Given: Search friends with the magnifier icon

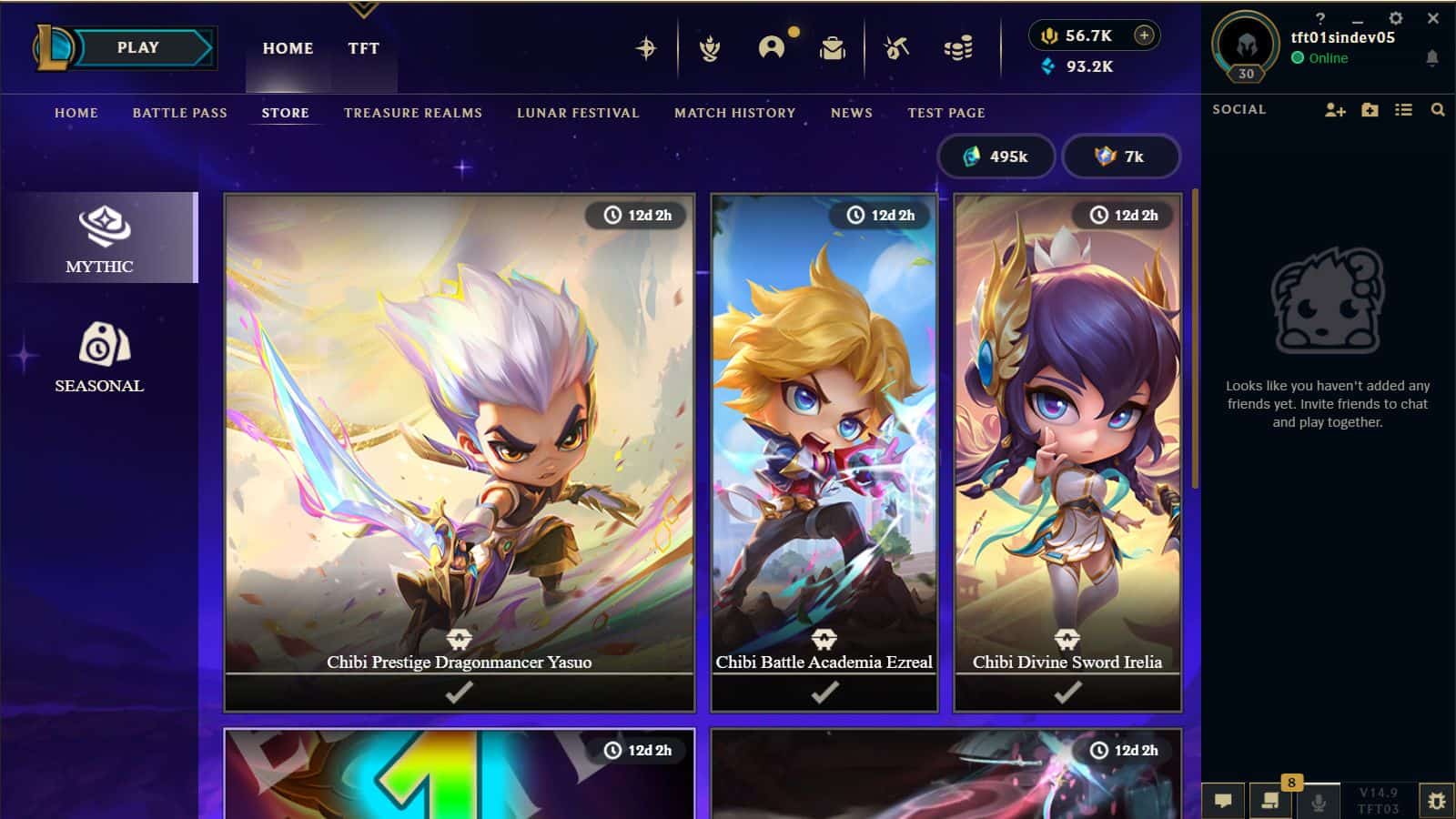Looking at the screenshot, I should tap(1438, 109).
